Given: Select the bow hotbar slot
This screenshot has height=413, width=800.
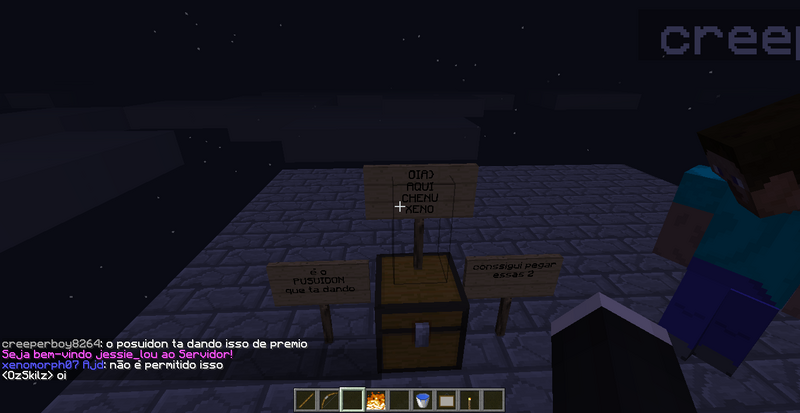Looking at the screenshot, I should [x=328, y=401].
